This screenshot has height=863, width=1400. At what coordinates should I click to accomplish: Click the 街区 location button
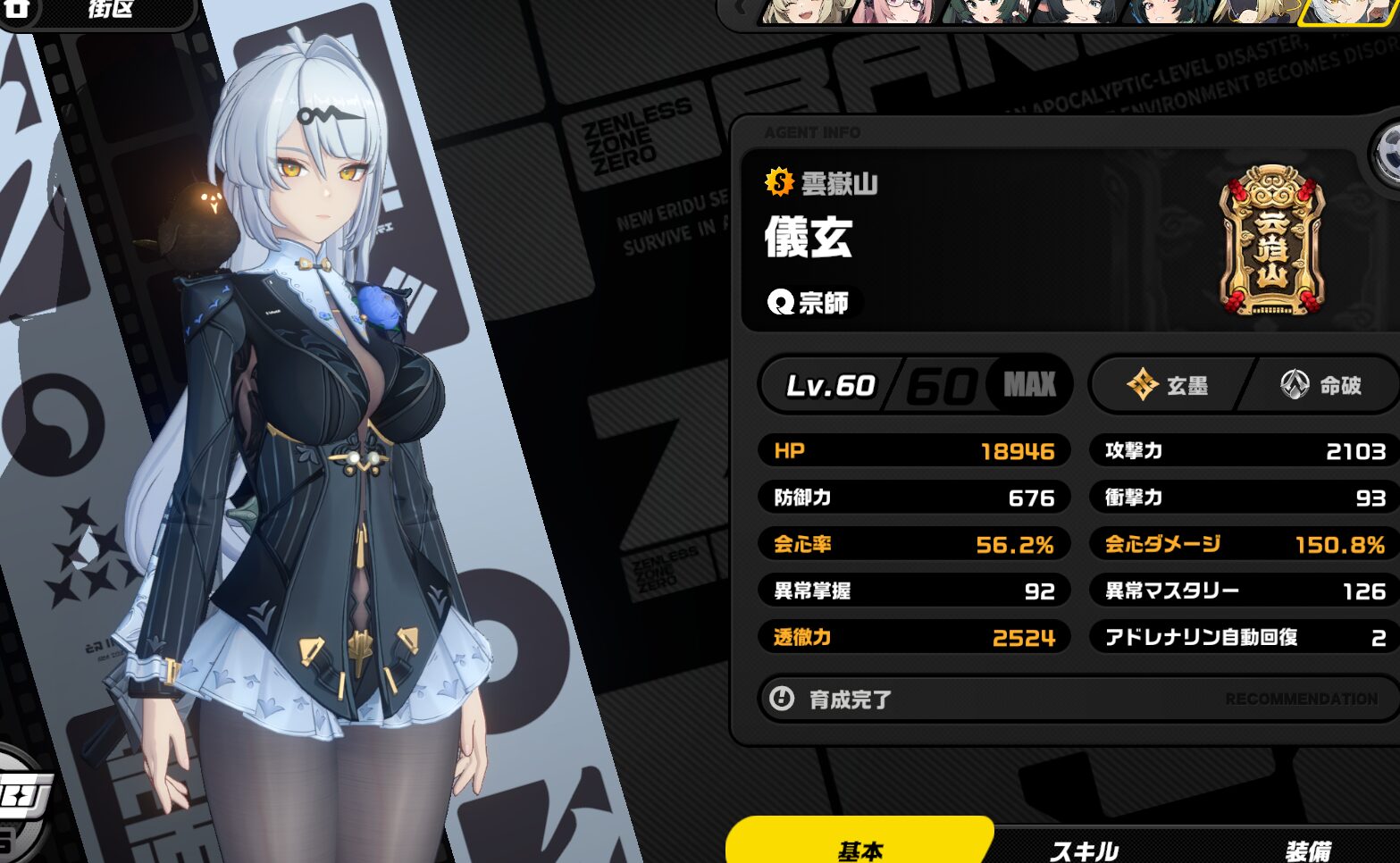coord(111,10)
